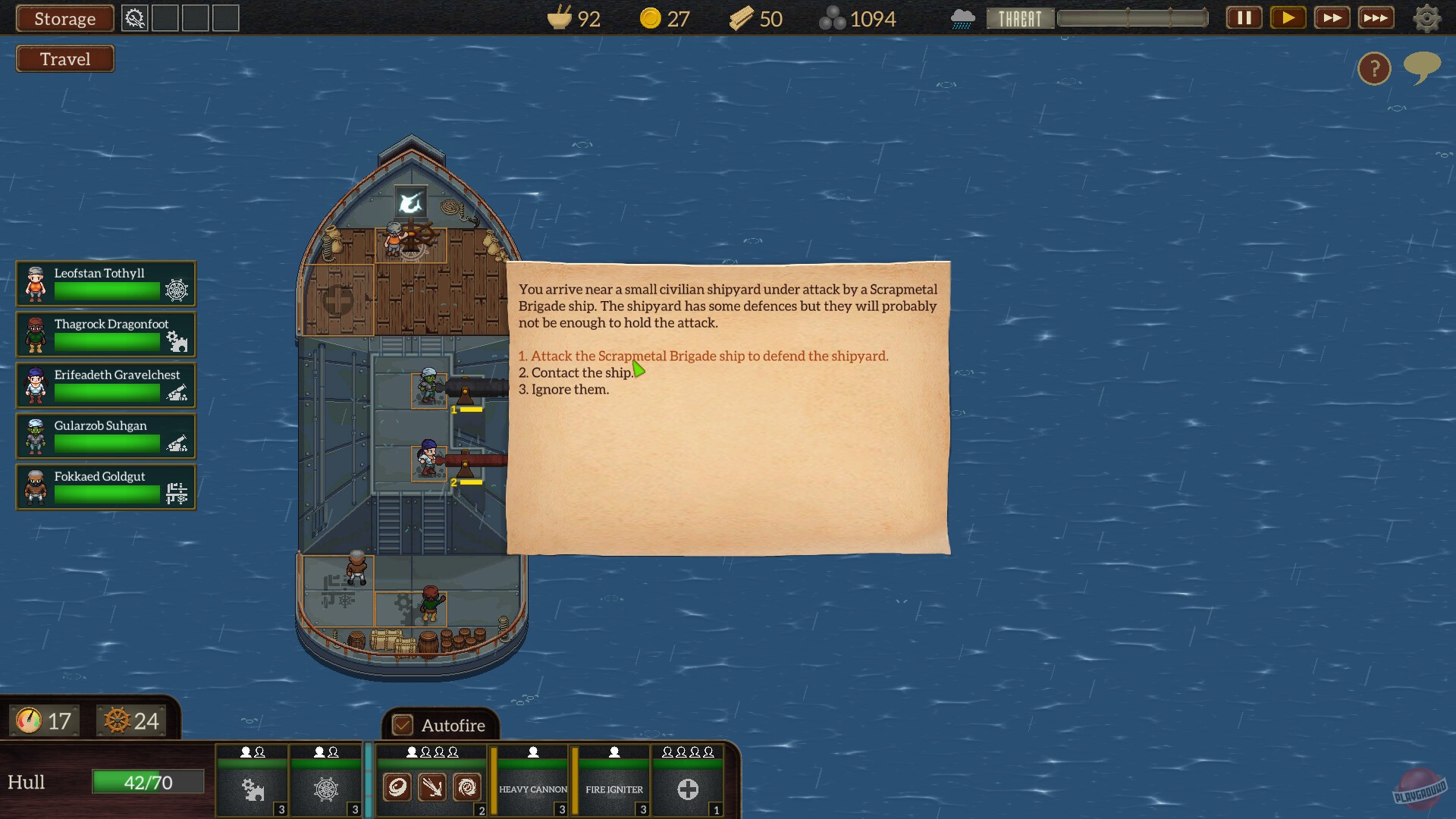Disable the Autofire checkbox
The width and height of the screenshot is (1456, 819).
[402, 725]
